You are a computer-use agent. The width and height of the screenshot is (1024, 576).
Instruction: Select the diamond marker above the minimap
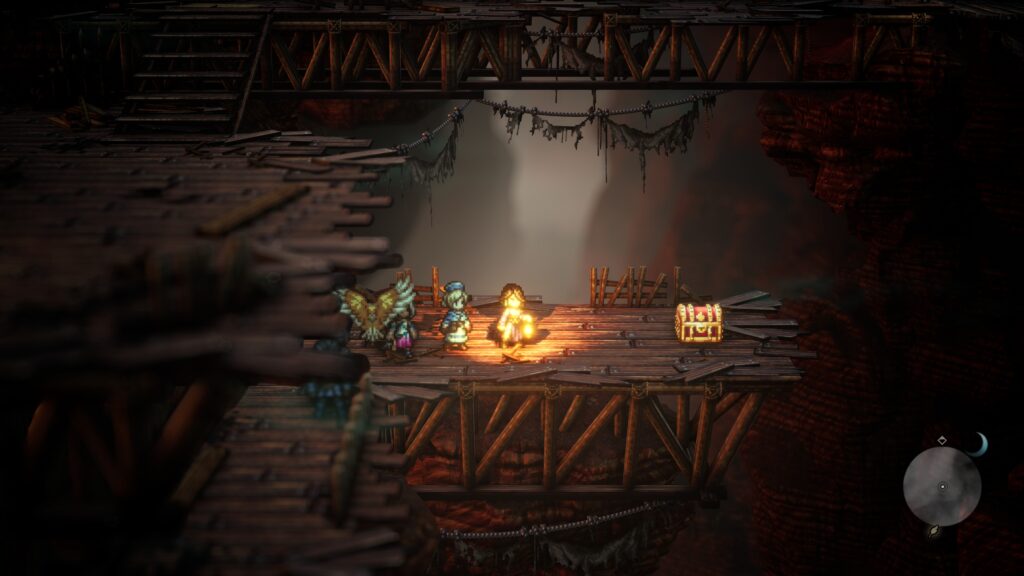pyautogui.click(x=941, y=440)
